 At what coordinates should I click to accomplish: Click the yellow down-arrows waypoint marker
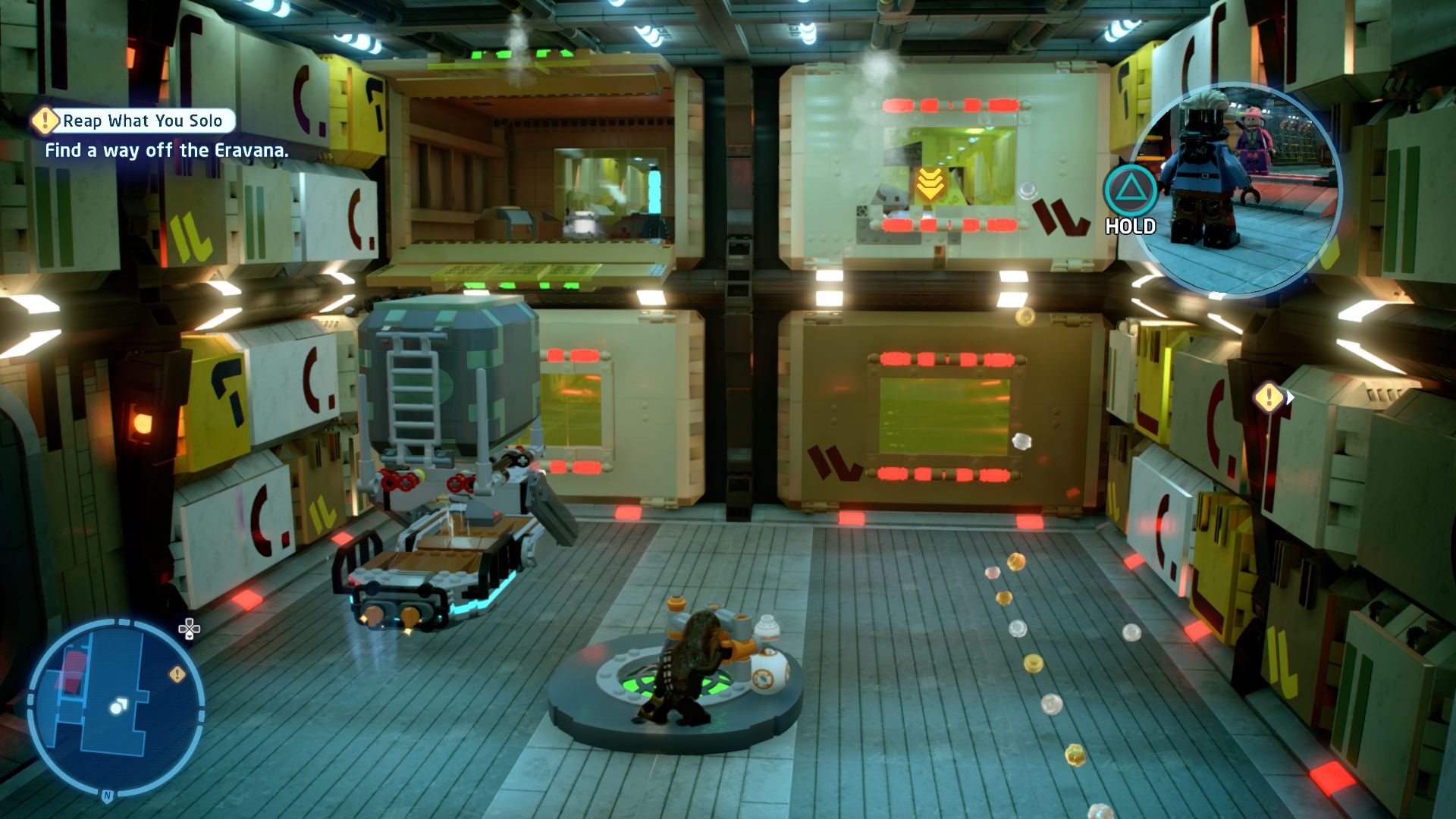tap(930, 184)
